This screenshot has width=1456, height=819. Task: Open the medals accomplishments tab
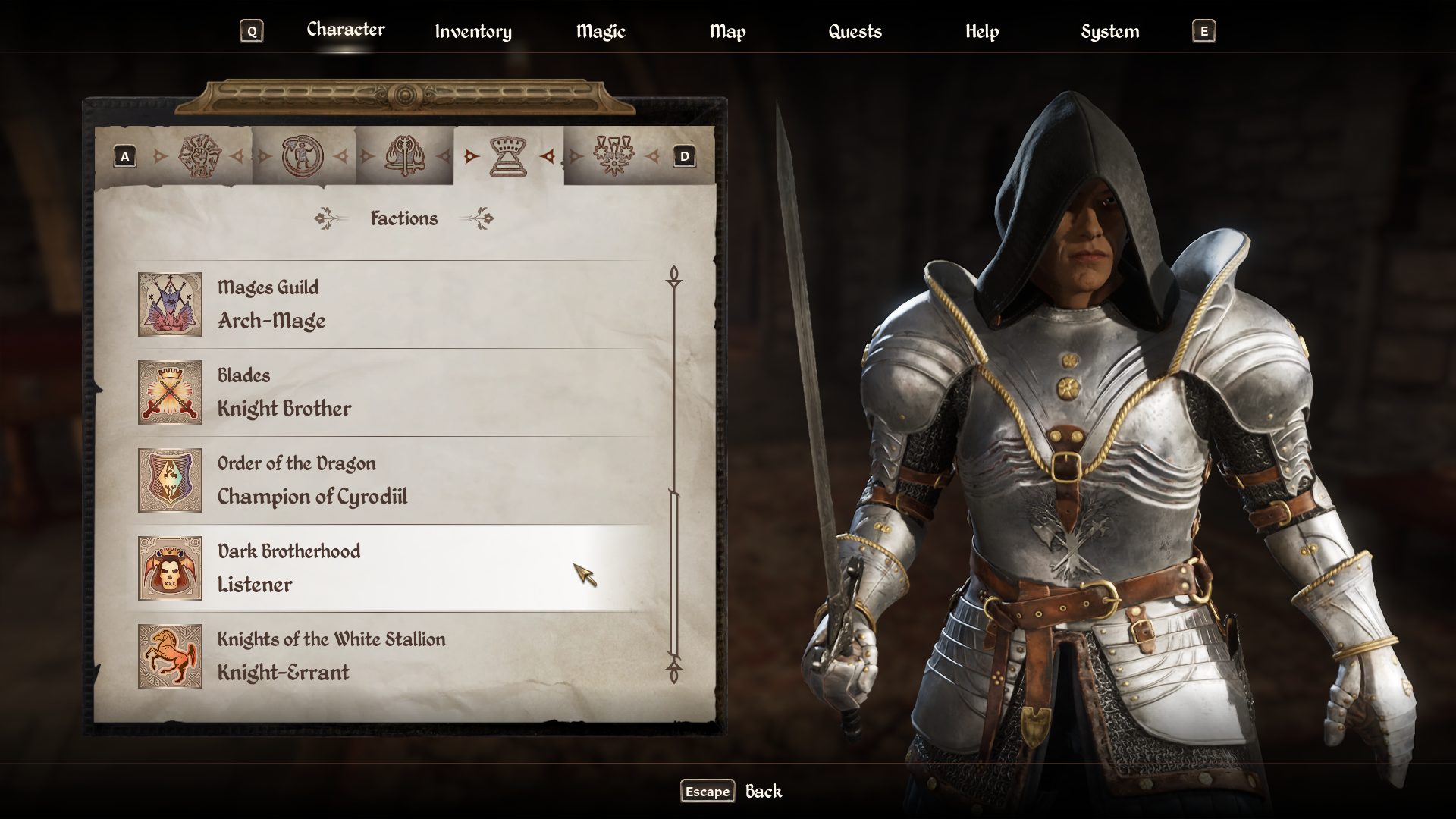[613, 156]
